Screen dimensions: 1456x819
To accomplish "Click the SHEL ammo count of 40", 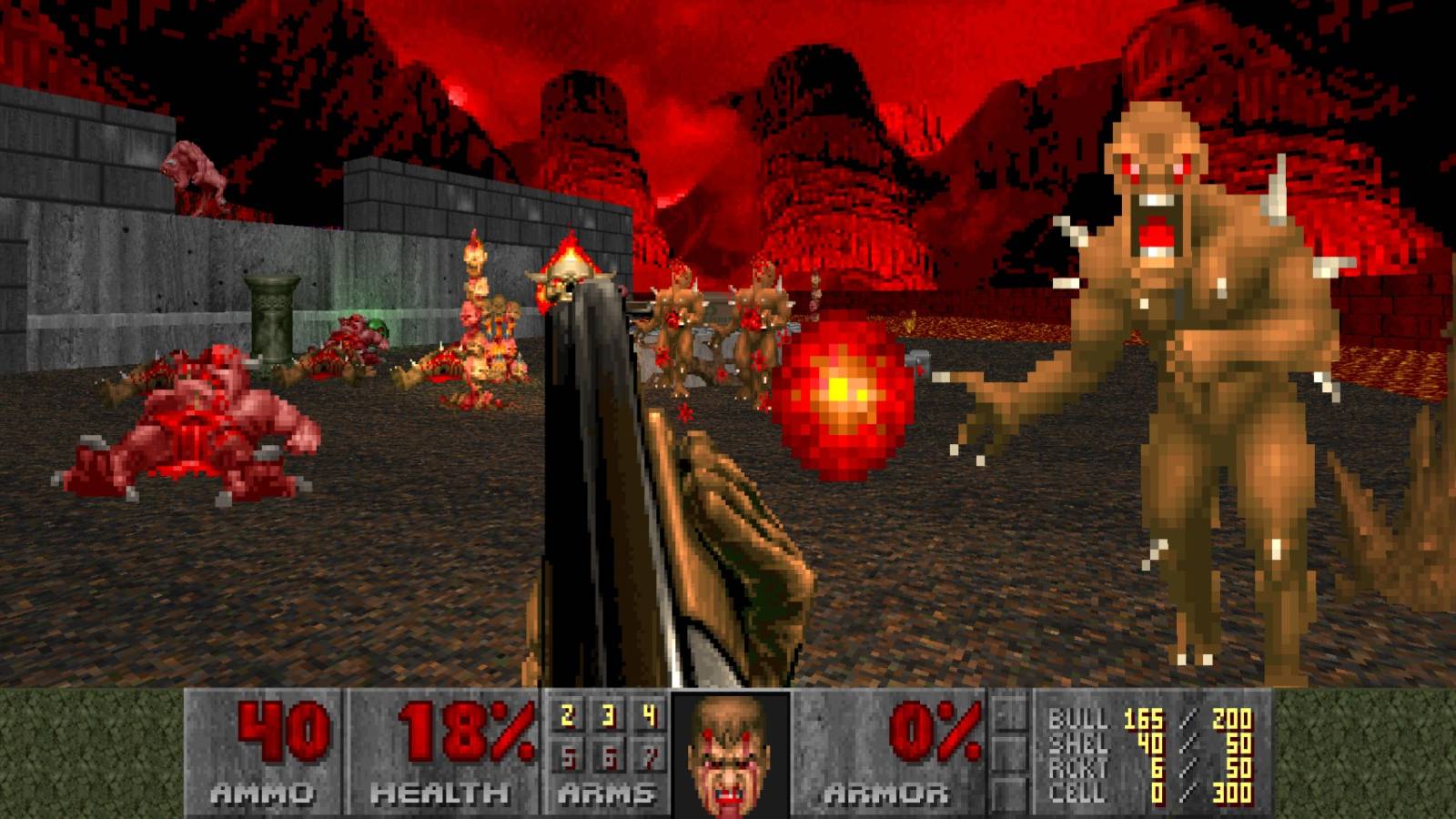I will [x=1151, y=742].
